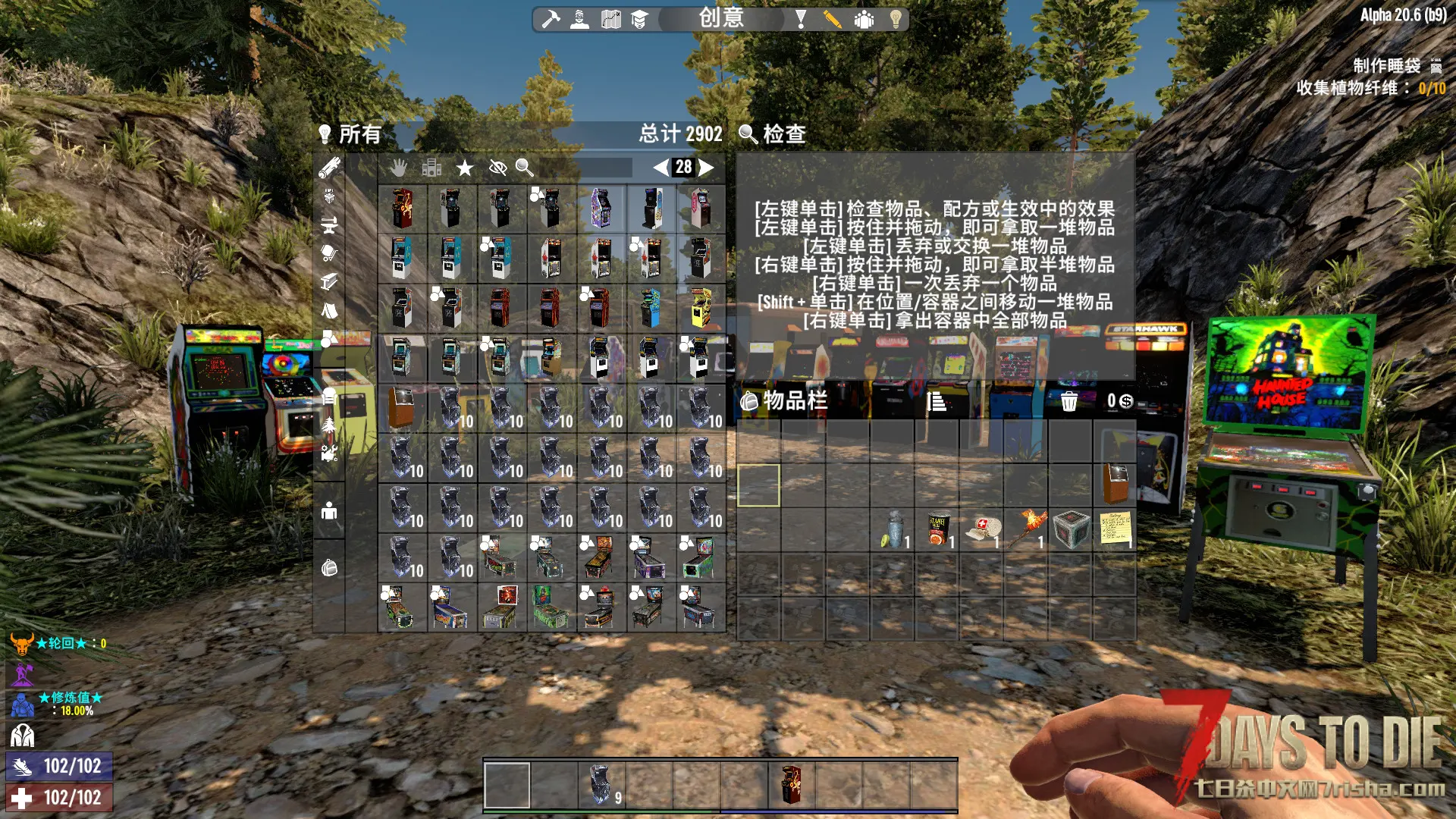The width and height of the screenshot is (1456, 819).
Task: Toggle the crossed-out eye hidden items filter
Action: tap(497, 168)
